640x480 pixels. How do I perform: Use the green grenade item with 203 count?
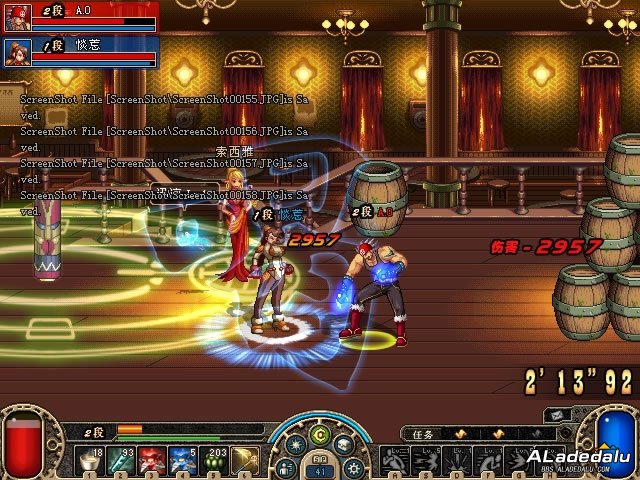[214, 461]
